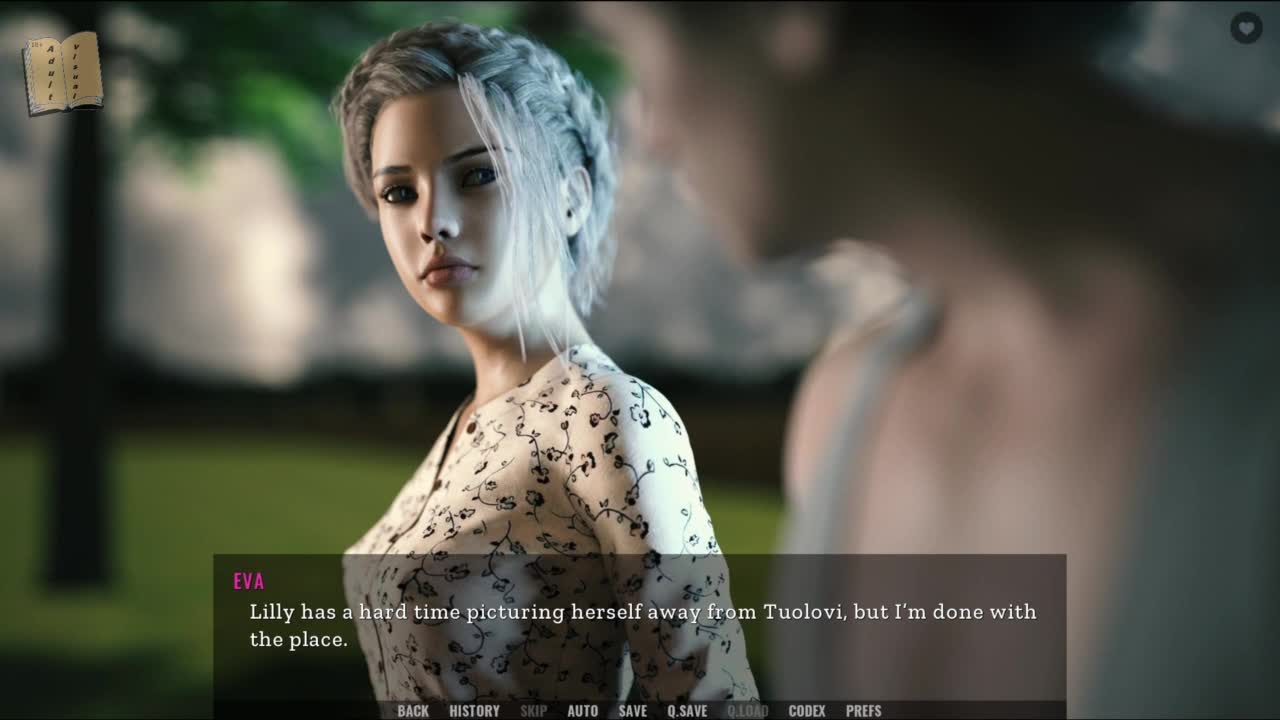The width and height of the screenshot is (1280, 720).
Task: Toggle Auto advance mode
Action: click(583, 711)
